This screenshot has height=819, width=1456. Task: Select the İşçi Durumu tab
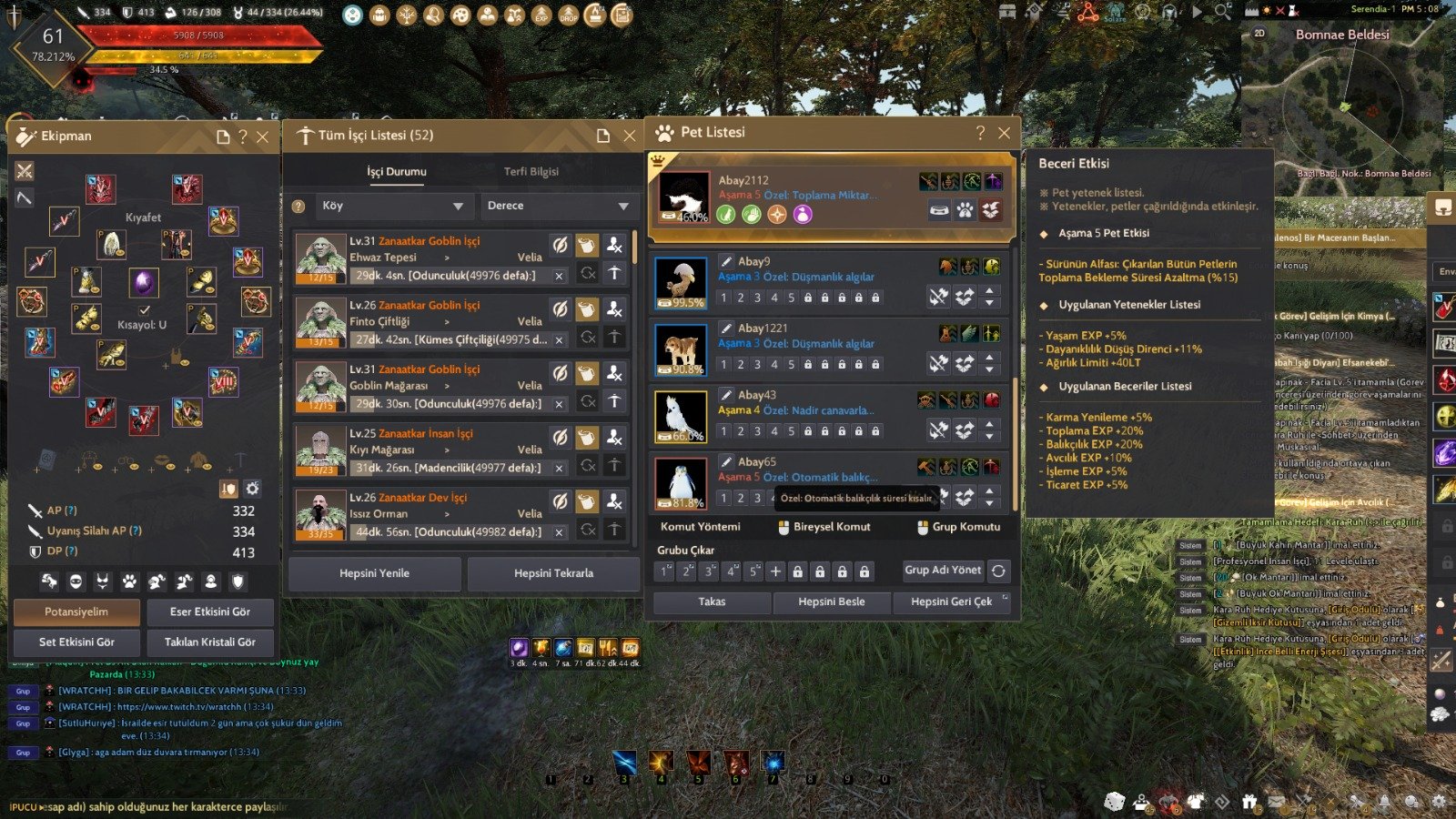pos(396,171)
